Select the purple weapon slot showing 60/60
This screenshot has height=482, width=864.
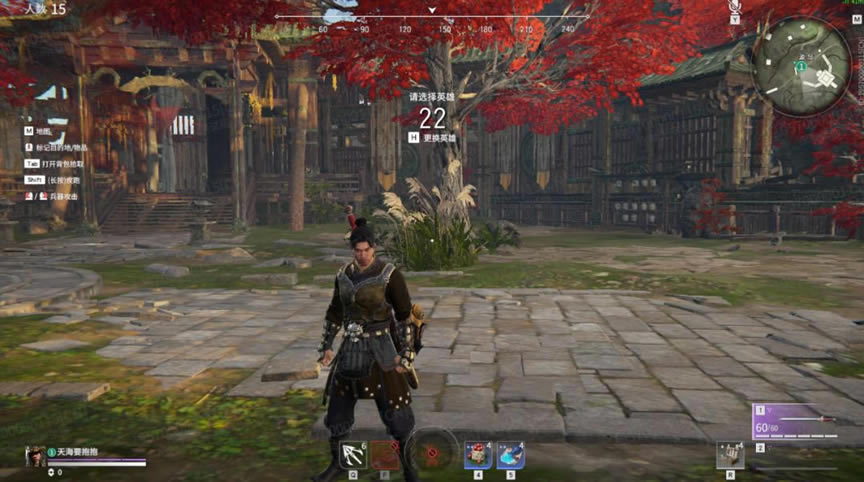coord(796,422)
